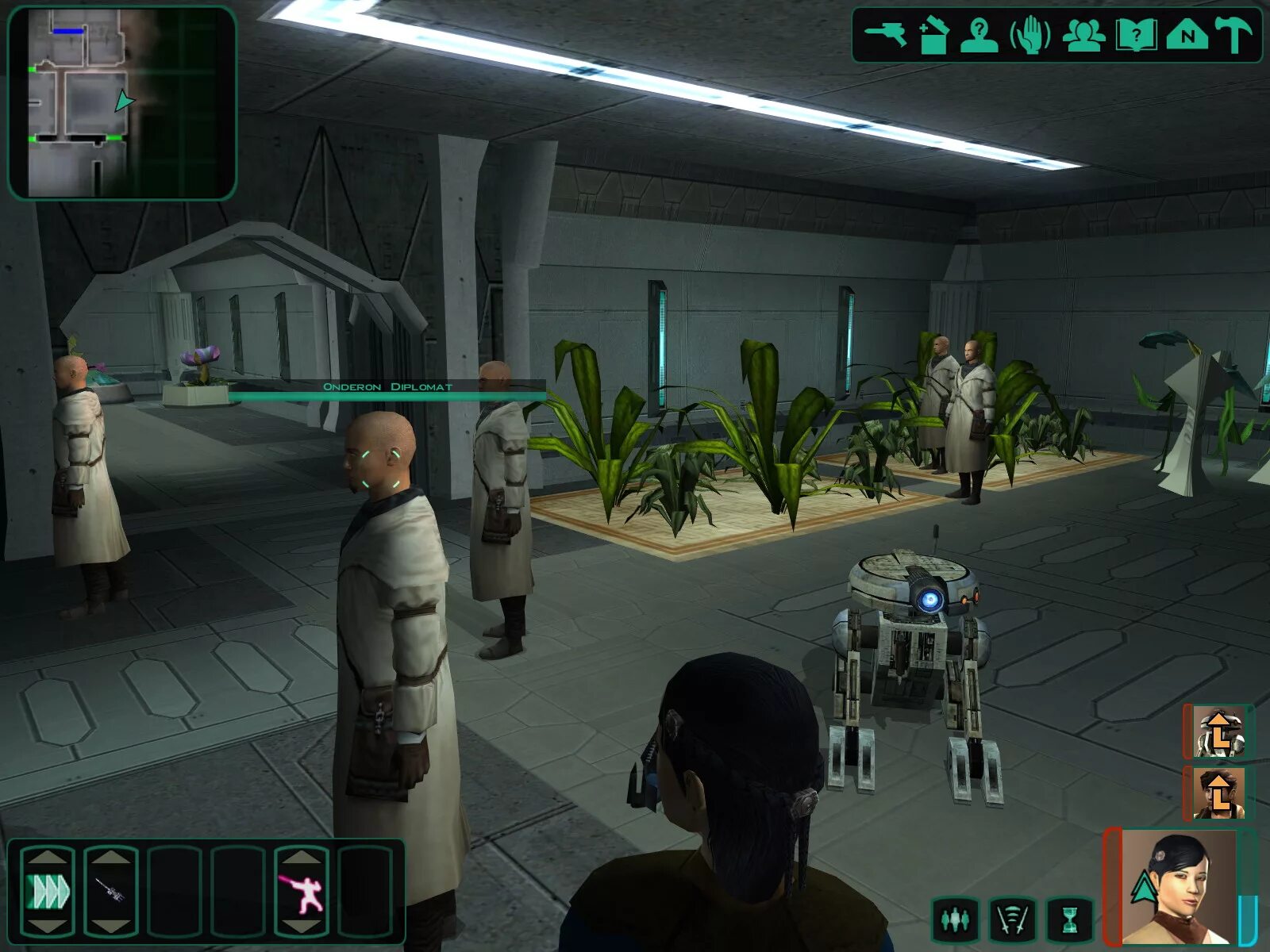Open the Character sheet silhouette icon
Screen dimensions: 1270x952
pyautogui.click(x=979, y=36)
